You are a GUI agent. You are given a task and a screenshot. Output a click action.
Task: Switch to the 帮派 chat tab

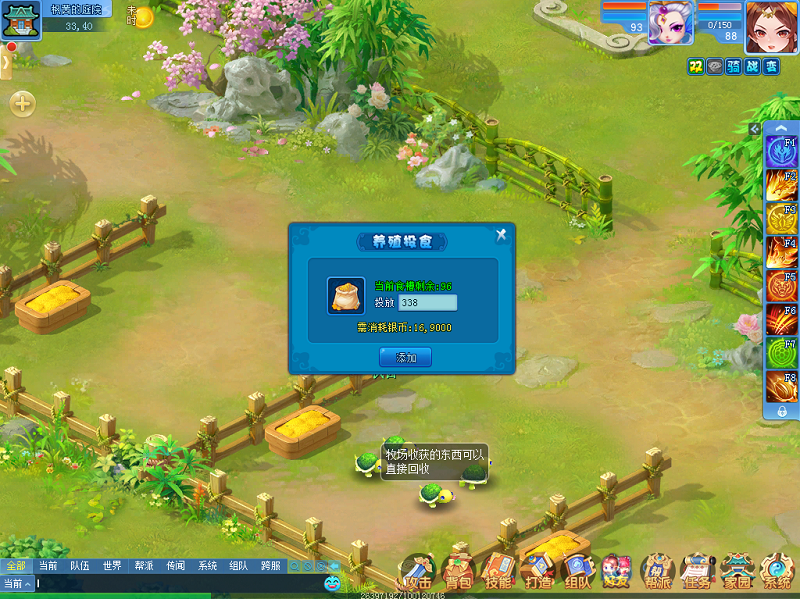coord(143,566)
